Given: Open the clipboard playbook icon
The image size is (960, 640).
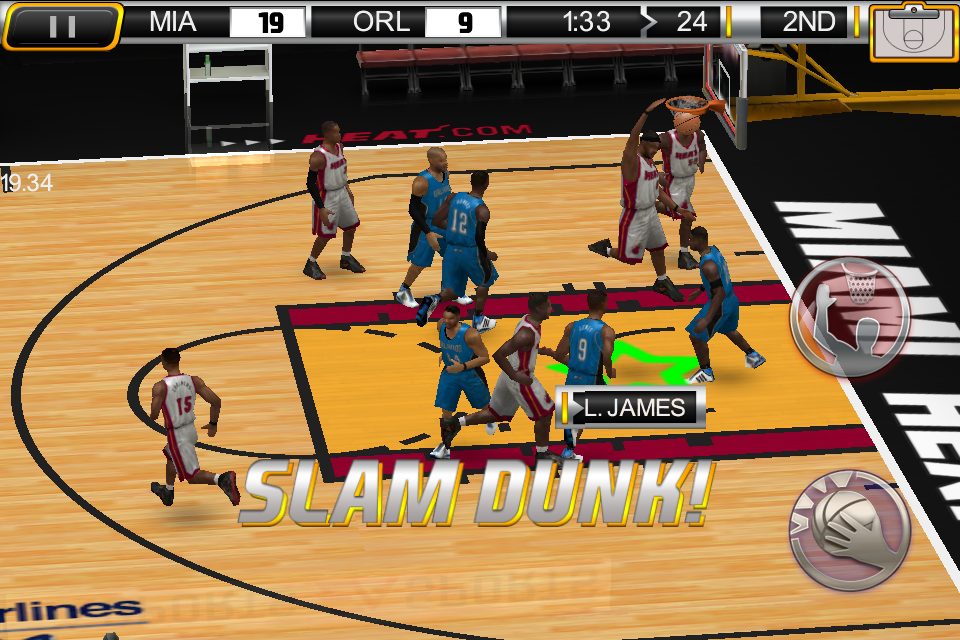Looking at the screenshot, I should [912, 31].
